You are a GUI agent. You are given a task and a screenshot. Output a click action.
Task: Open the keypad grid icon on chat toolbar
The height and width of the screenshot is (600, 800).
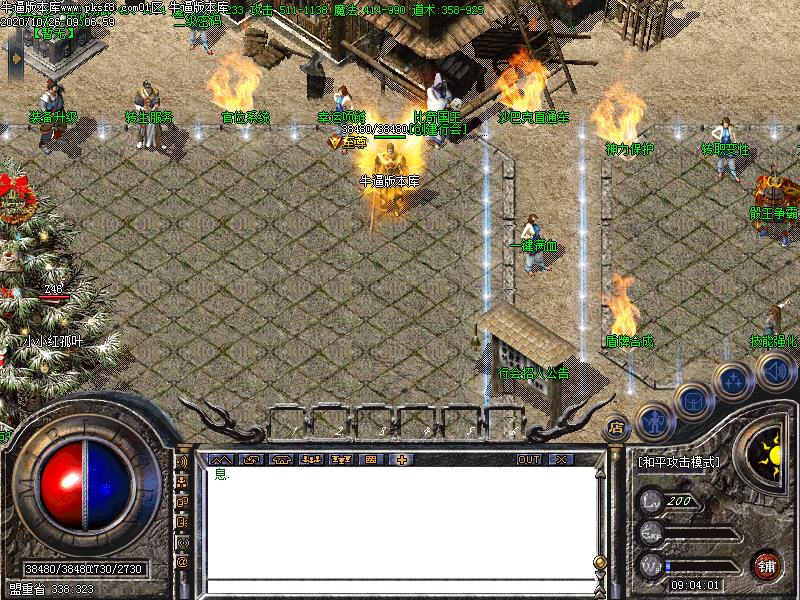tap(371, 459)
